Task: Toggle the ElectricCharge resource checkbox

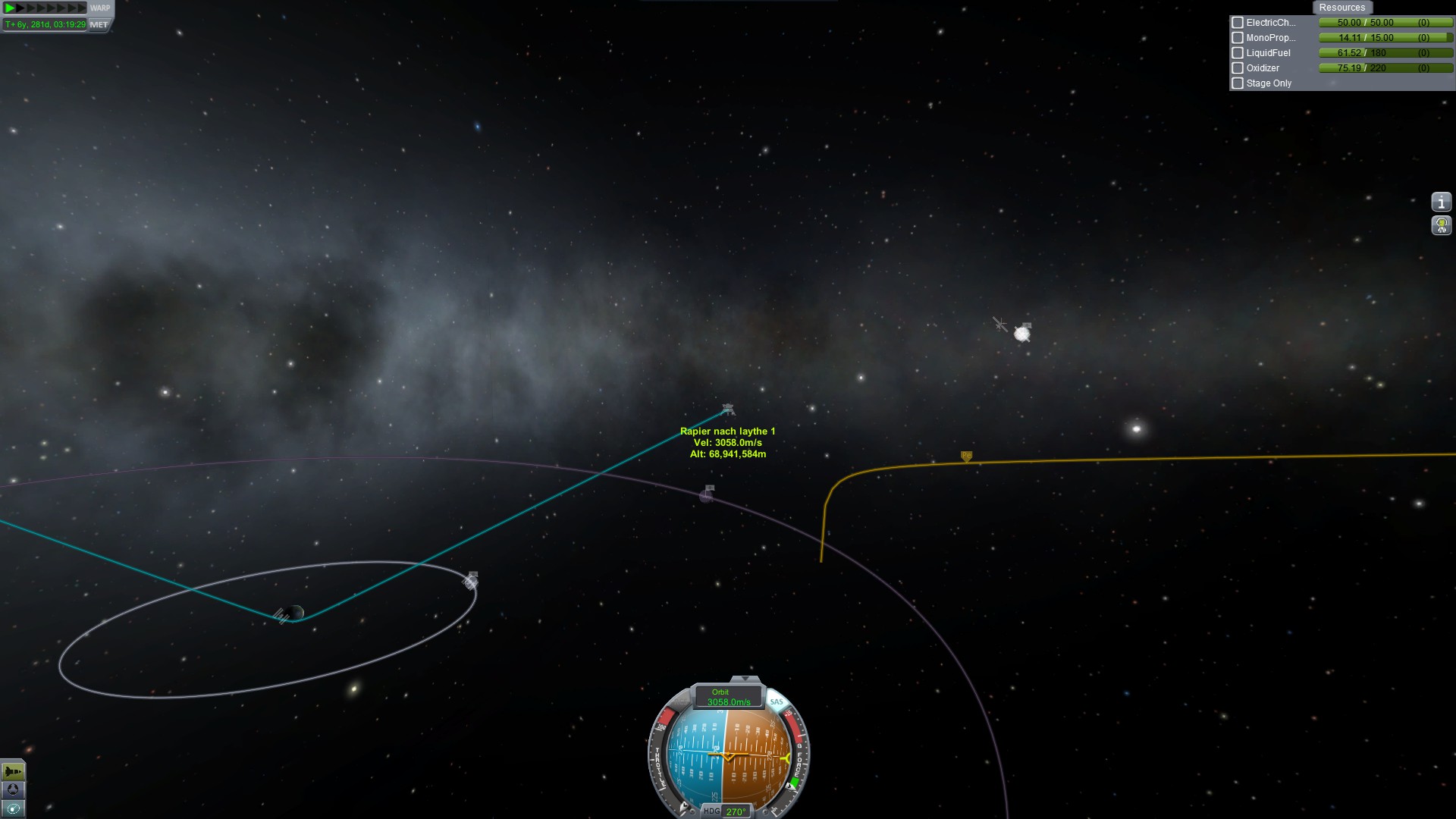Action: [1238, 23]
